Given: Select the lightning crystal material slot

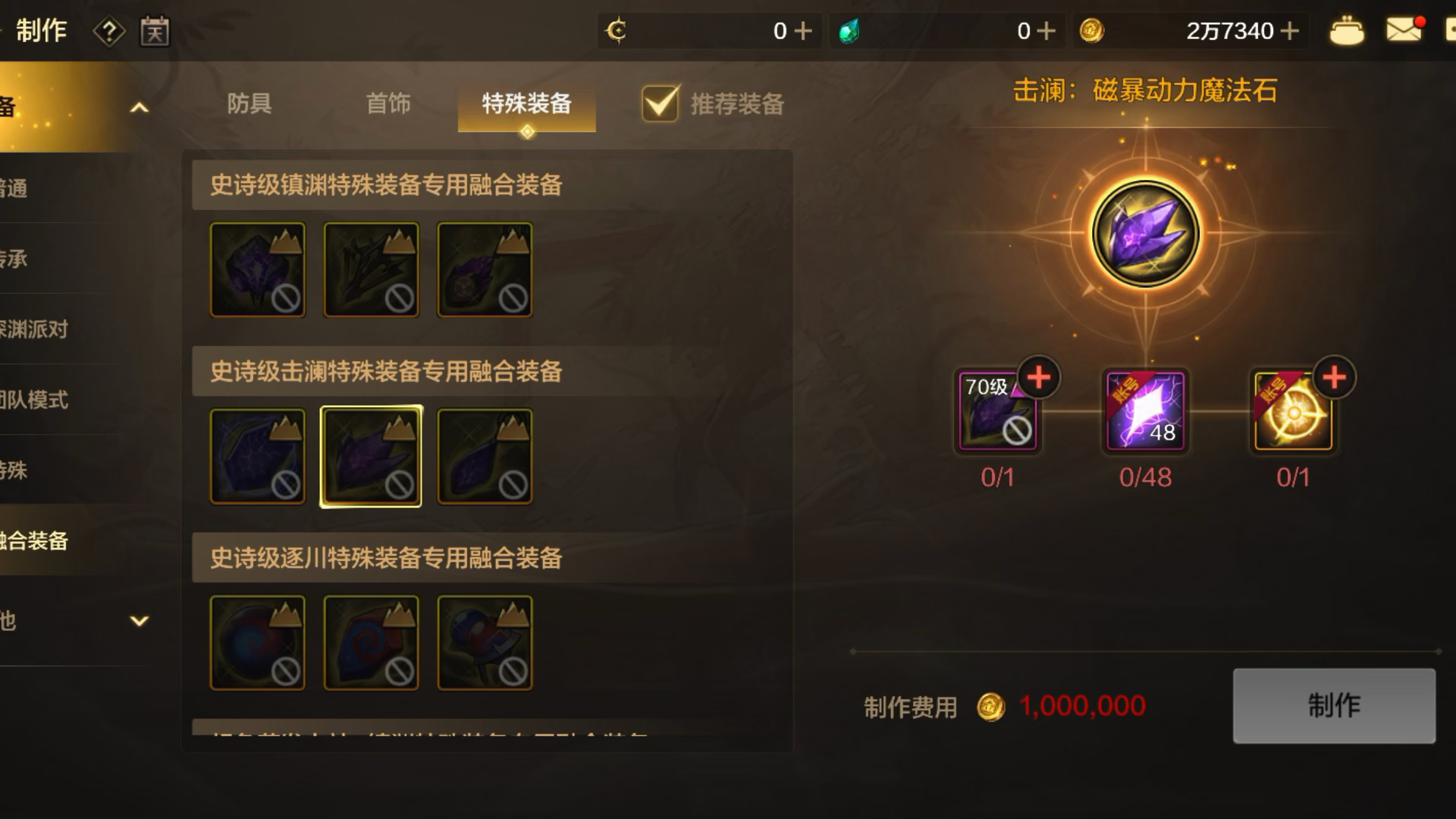Looking at the screenshot, I should click(1145, 411).
